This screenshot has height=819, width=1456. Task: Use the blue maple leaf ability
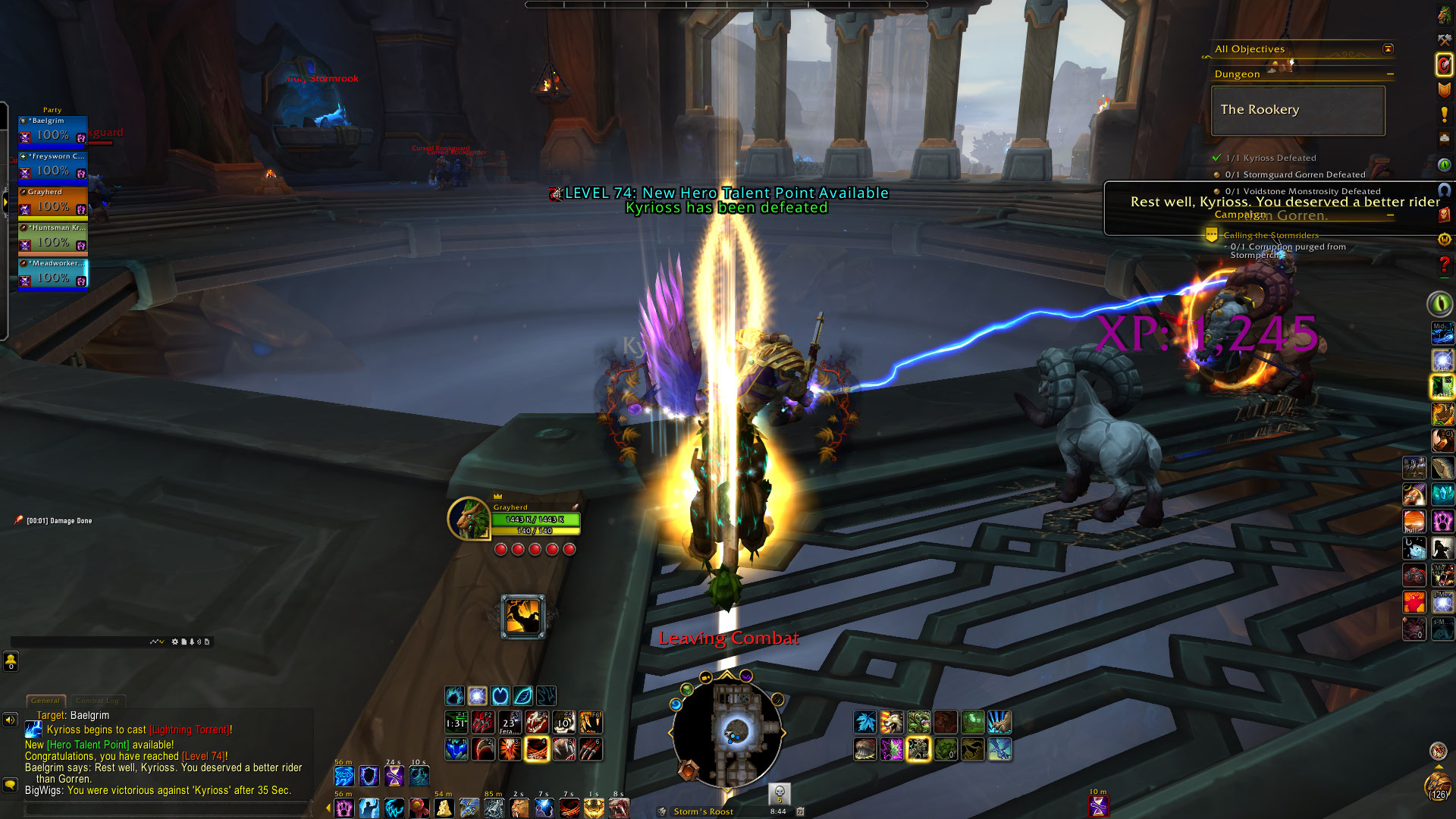pyautogui.click(x=864, y=722)
